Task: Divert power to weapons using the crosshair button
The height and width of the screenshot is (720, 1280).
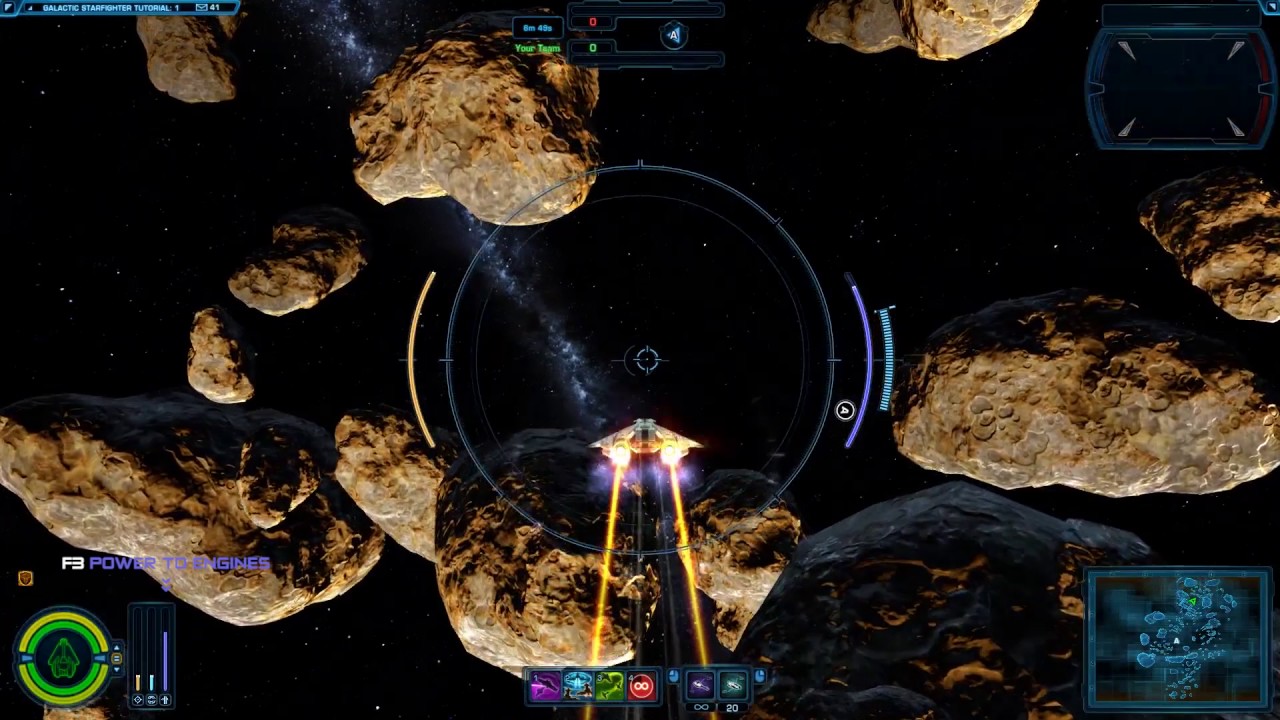Action: coord(138,700)
